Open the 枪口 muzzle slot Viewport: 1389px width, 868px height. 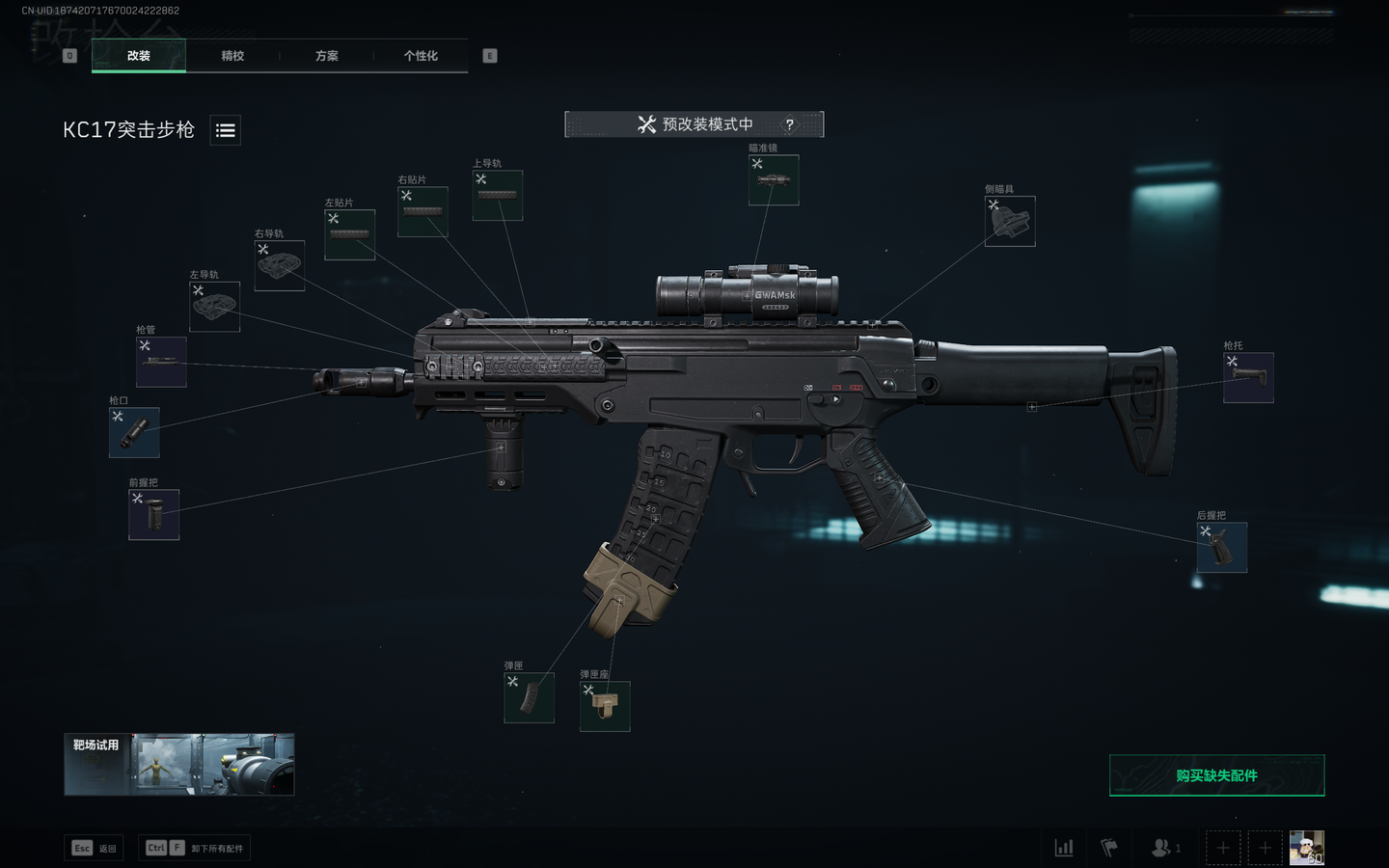point(134,432)
